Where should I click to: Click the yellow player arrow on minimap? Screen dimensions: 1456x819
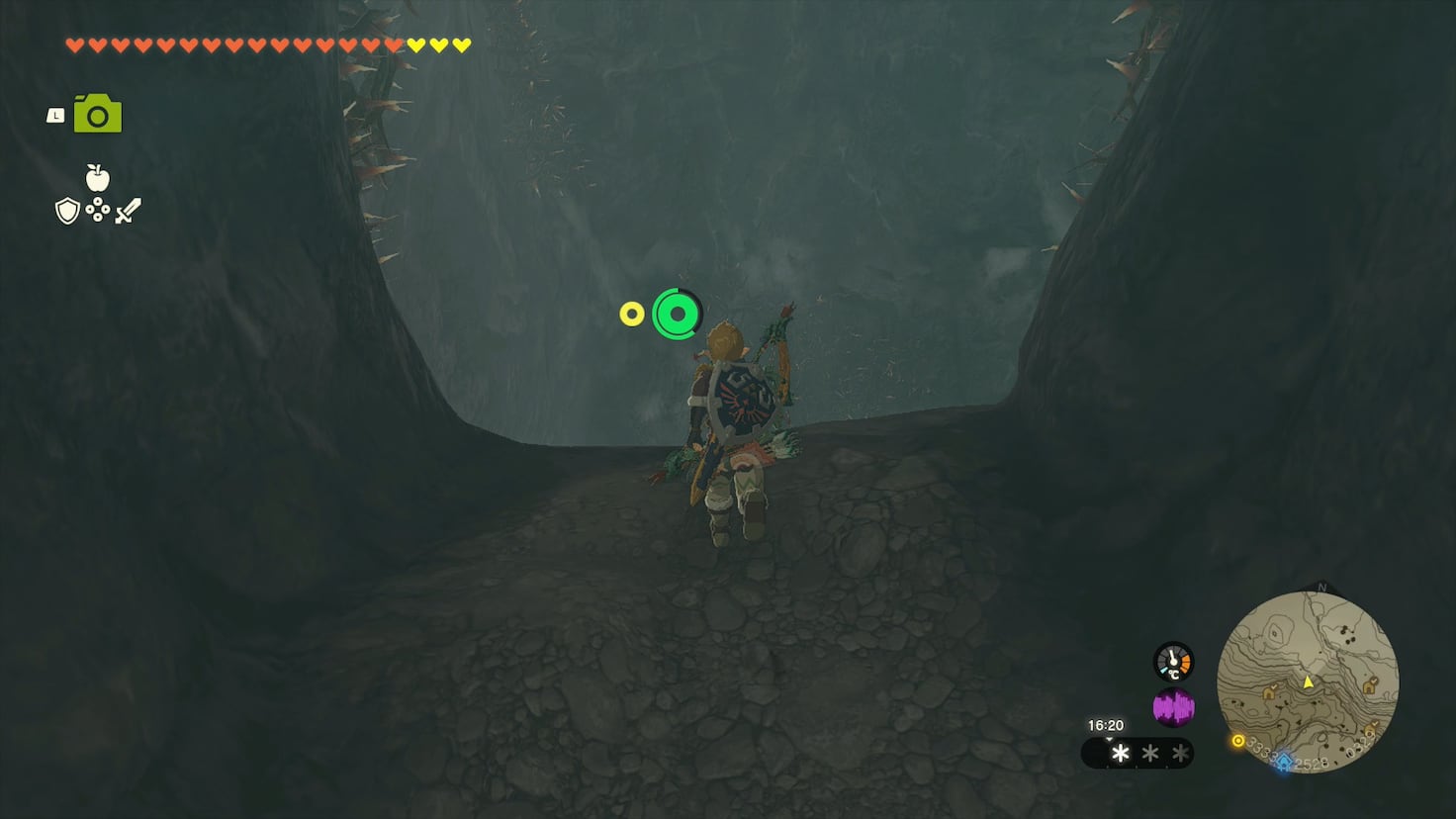[x=1308, y=682]
